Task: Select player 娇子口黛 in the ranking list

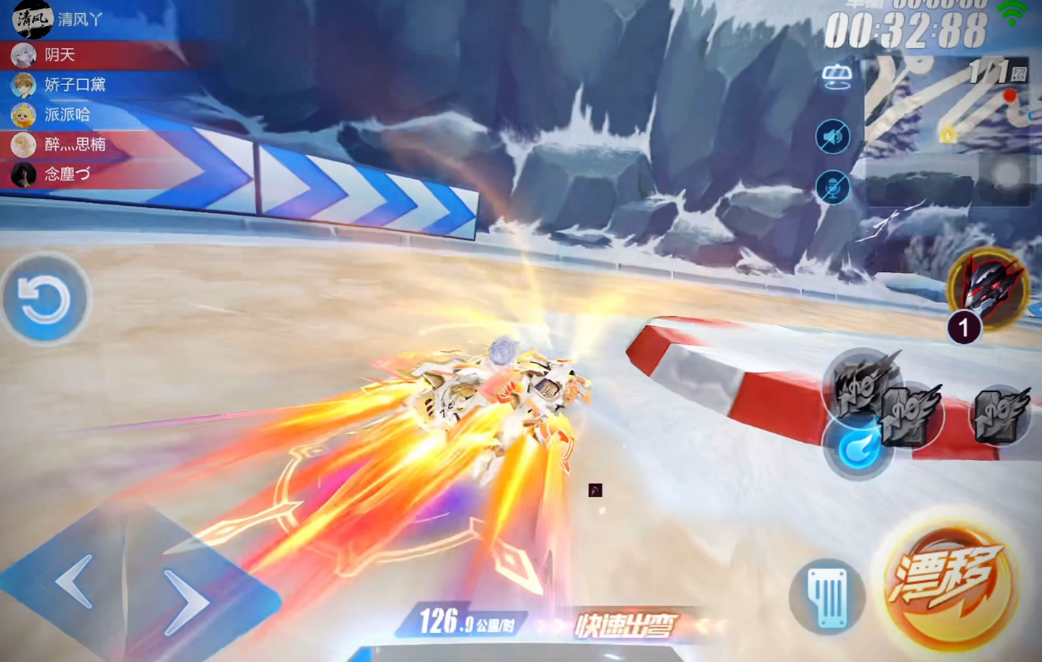Action: point(75,85)
